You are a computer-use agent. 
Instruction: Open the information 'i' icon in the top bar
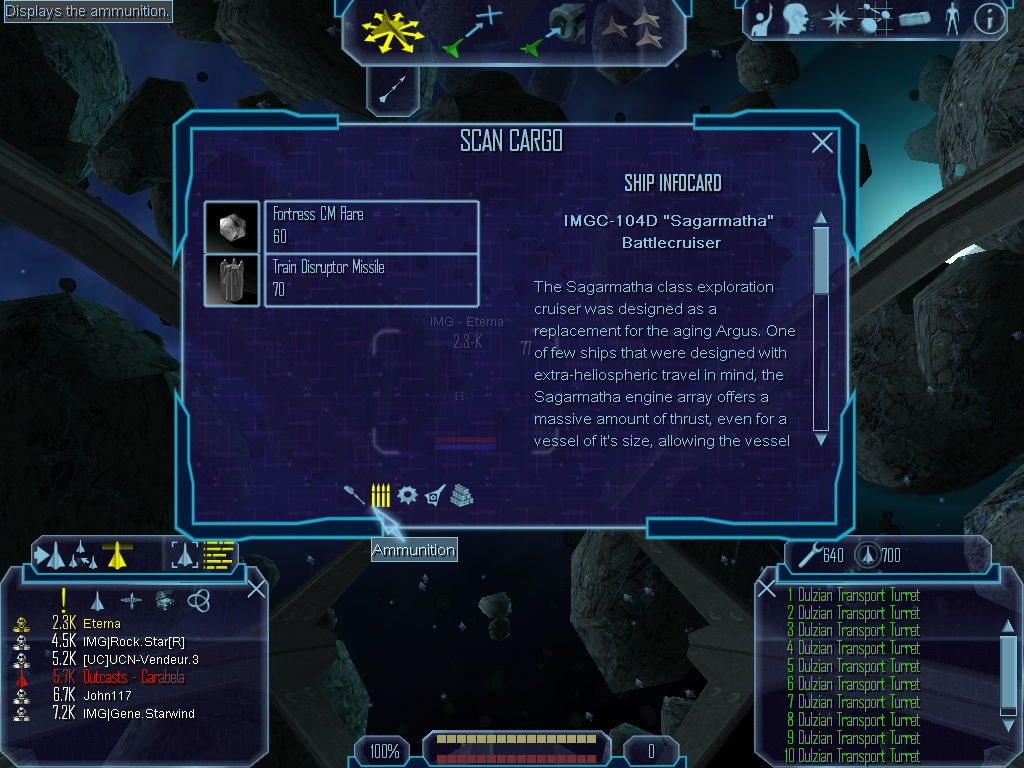988,19
